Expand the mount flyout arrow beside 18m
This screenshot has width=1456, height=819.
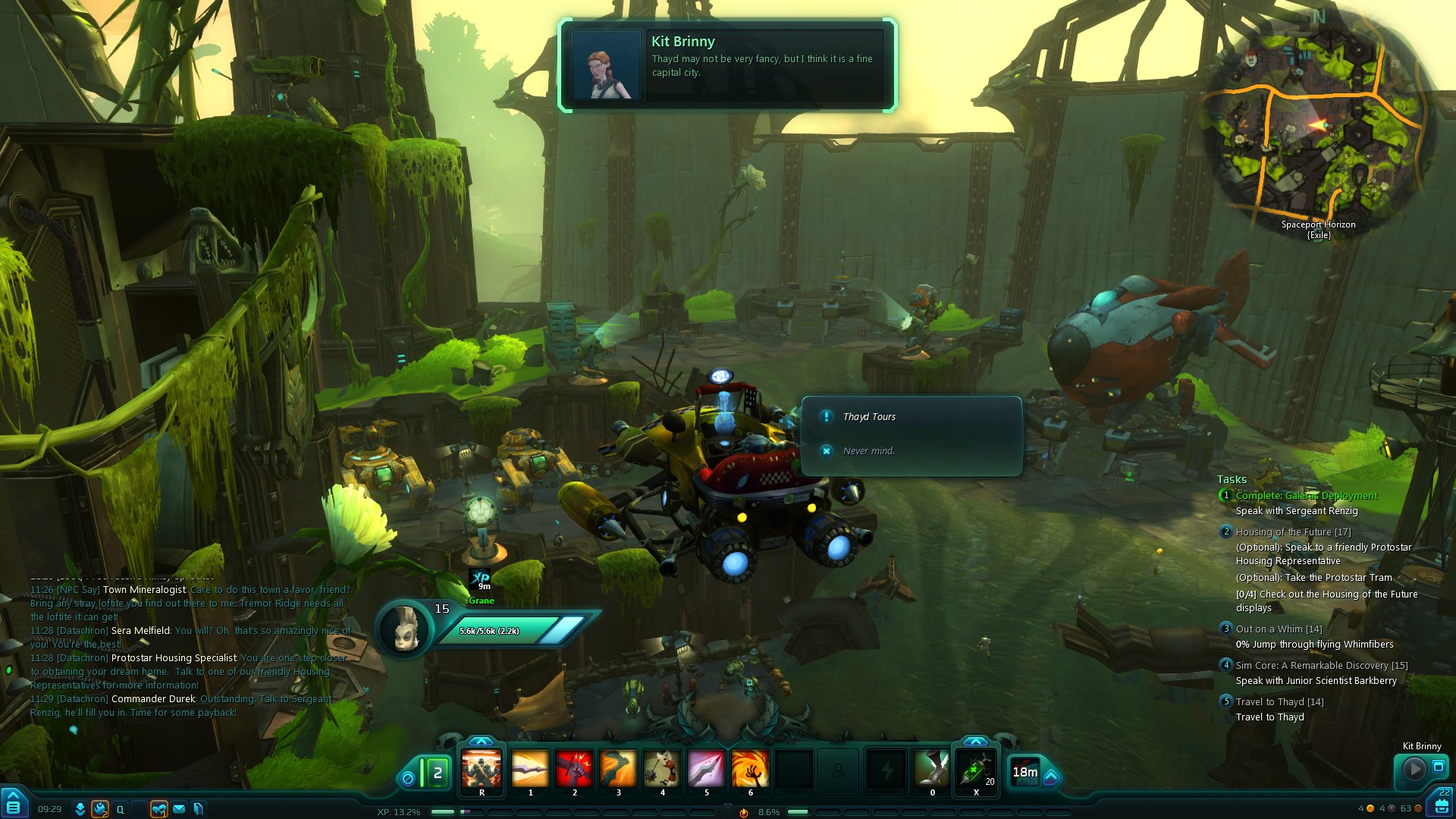[x=1051, y=777]
